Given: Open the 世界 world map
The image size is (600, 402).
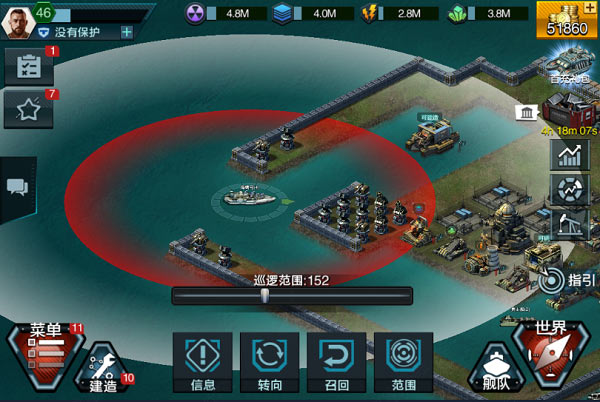Looking at the screenshot, I should tap(552, 350).
